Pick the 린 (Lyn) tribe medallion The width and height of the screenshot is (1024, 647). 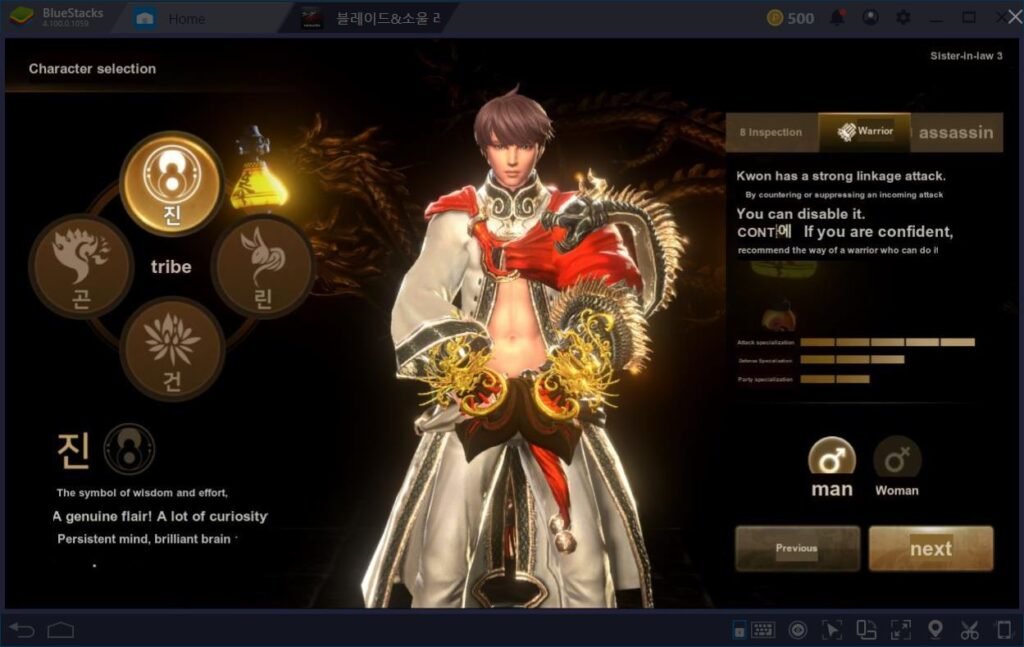262,266
